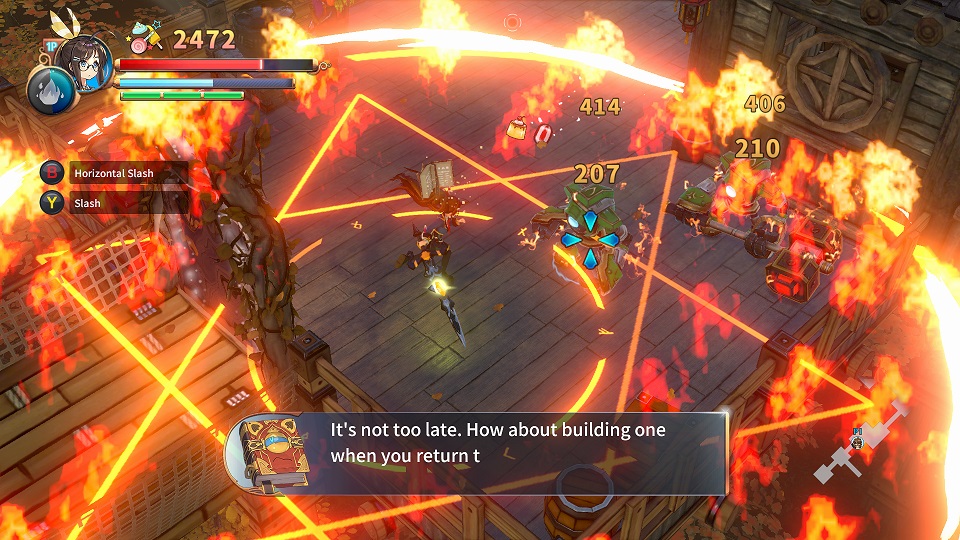This screenshot has height=540, width=960.
Task: Click the glasses girl character portrait
Action: point(82,62)
